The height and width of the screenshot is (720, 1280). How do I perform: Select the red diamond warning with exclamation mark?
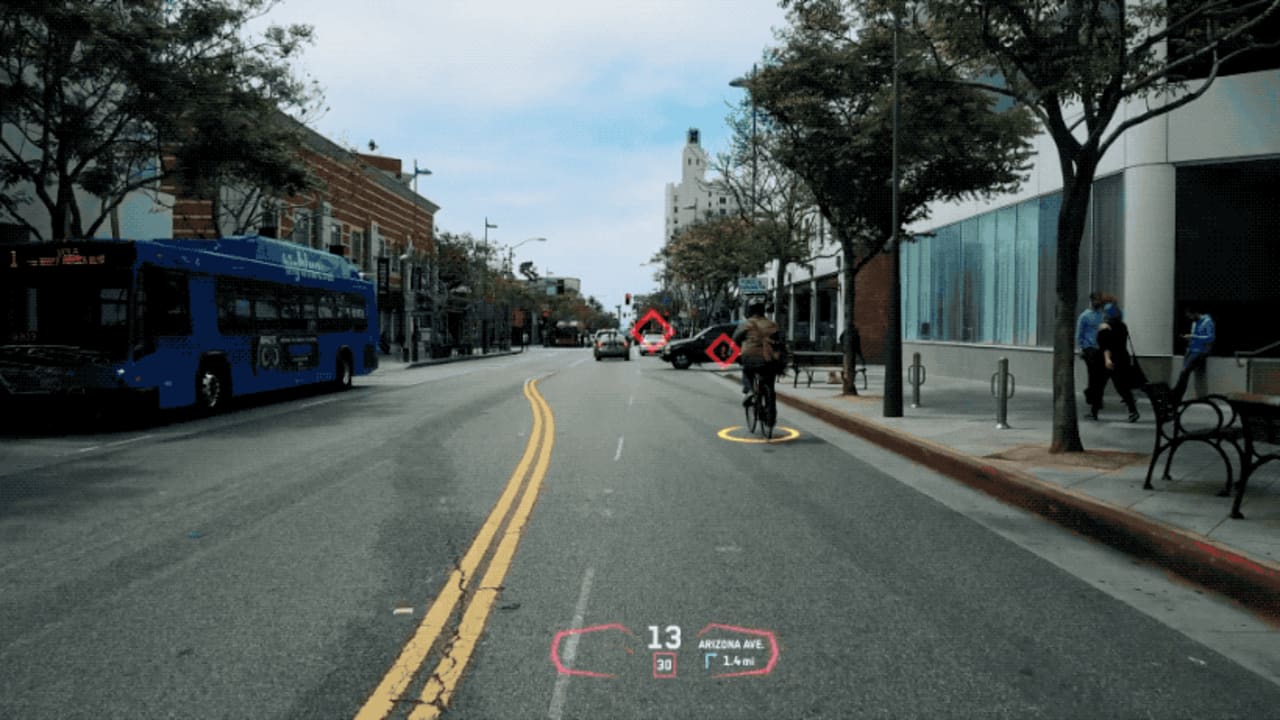point(722,349)
